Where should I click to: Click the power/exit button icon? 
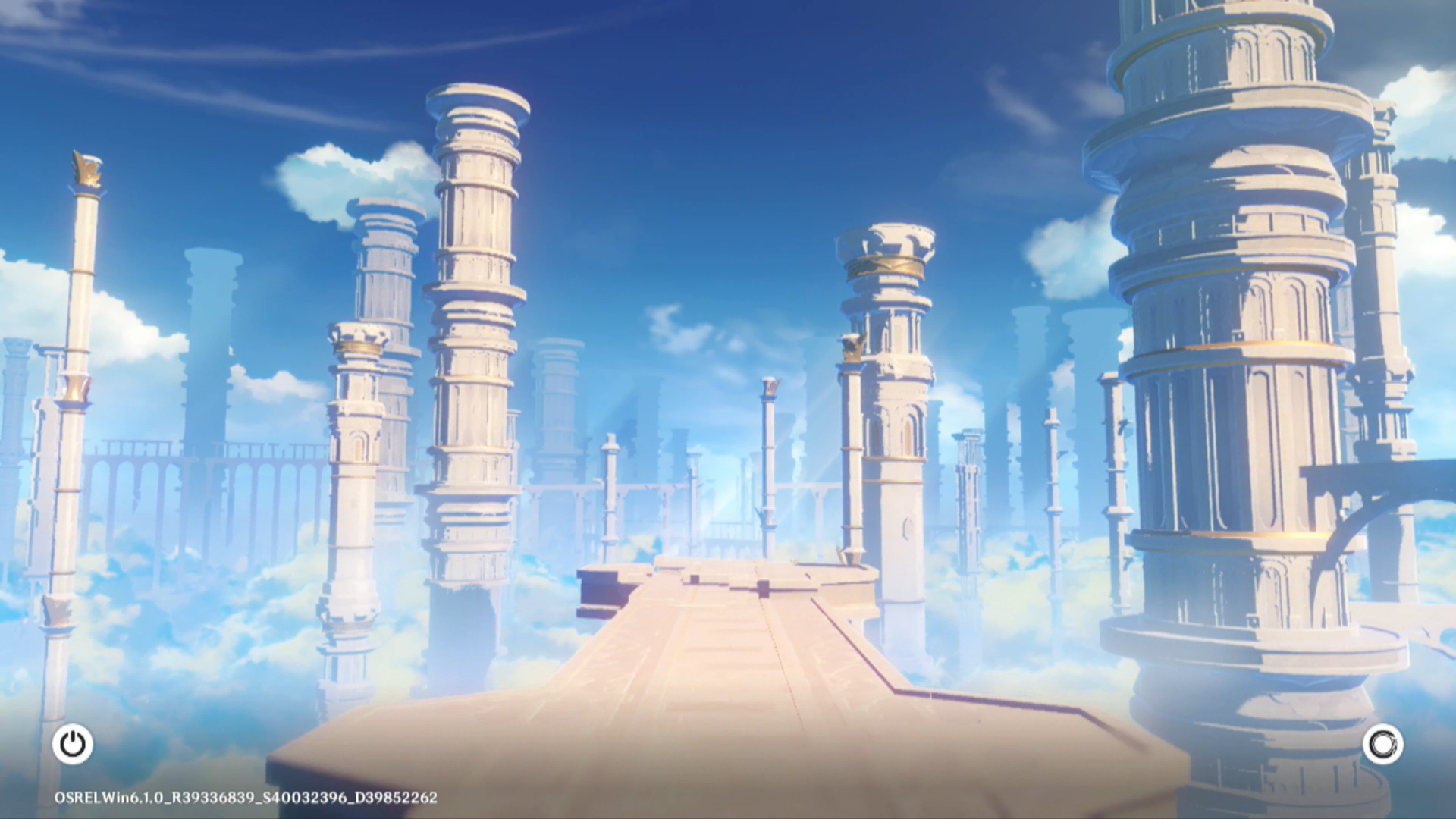tap(73, 744)
